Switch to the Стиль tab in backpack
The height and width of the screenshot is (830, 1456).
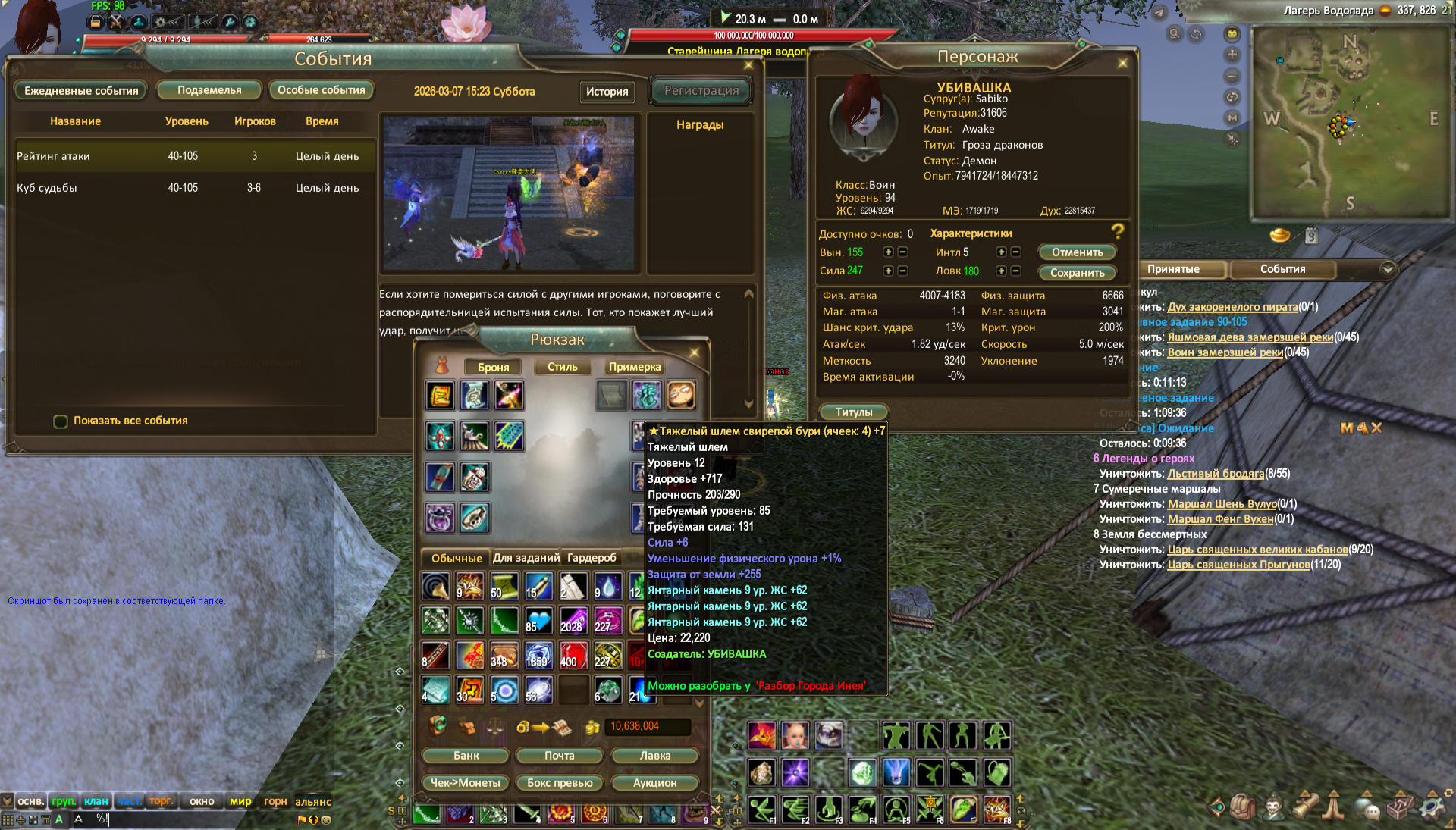click(x=562, y=367)
